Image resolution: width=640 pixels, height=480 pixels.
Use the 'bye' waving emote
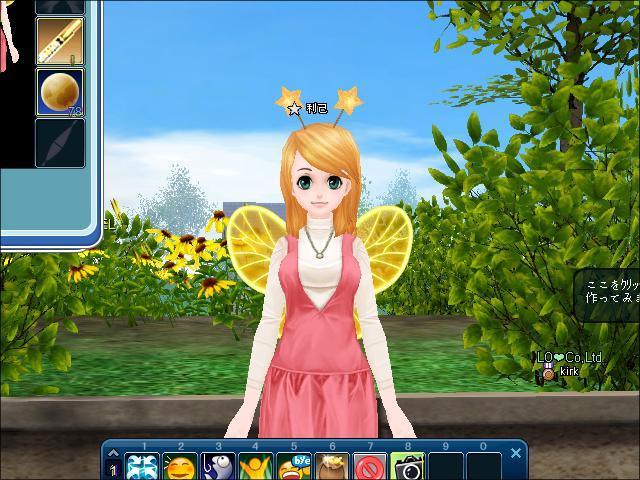(x=295, y=466)
